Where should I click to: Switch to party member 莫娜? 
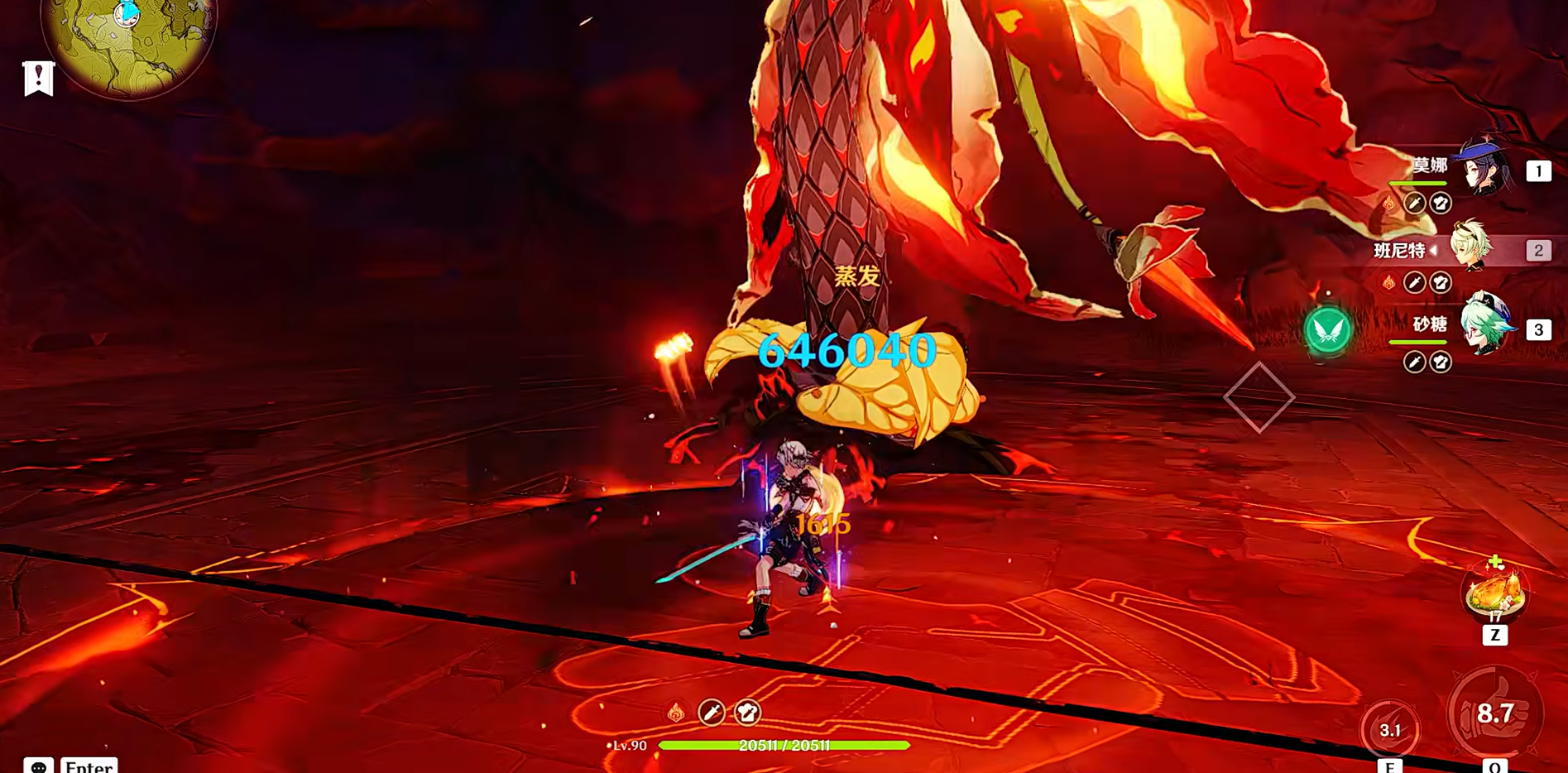[x=1485, y=170]
